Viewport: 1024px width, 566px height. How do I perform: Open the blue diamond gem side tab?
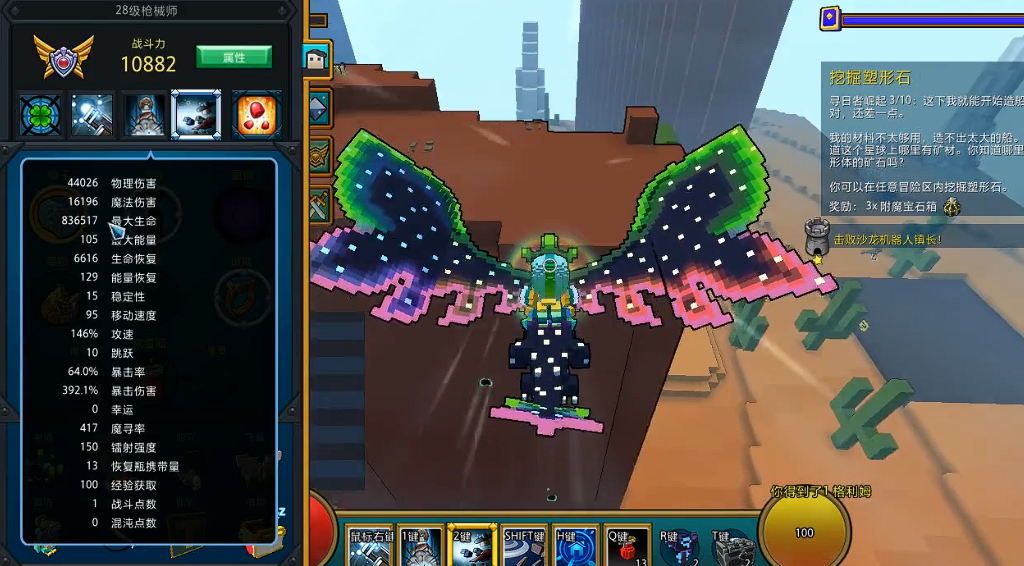tap(319, 105)
